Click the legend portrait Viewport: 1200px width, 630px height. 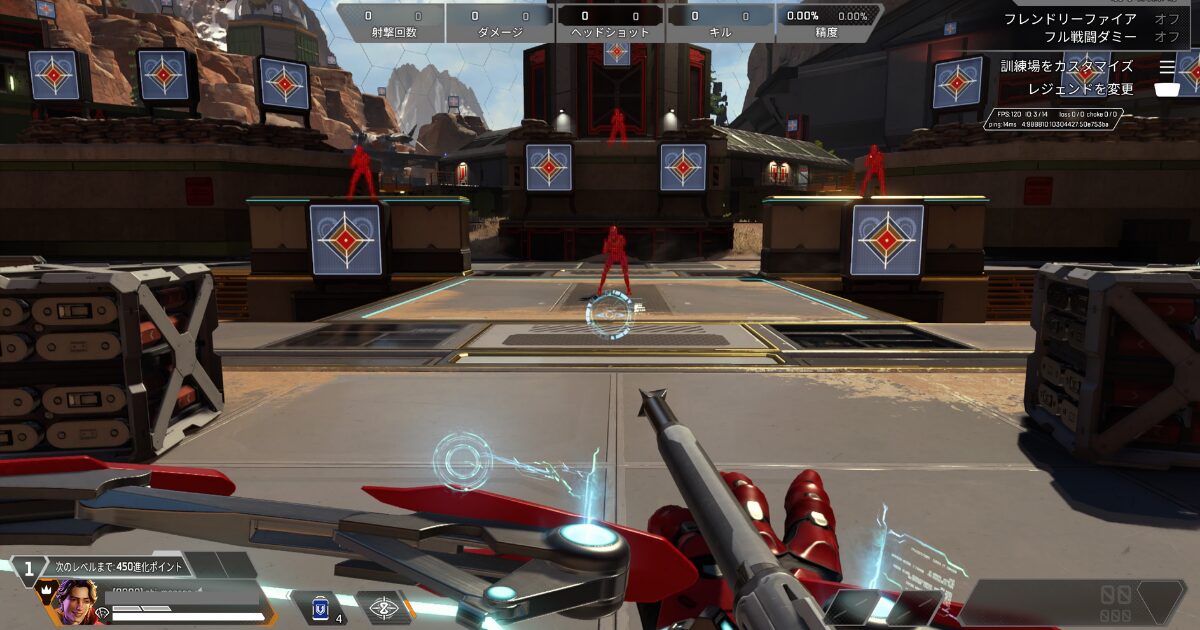pyautogui.click(x=77, y=603)
